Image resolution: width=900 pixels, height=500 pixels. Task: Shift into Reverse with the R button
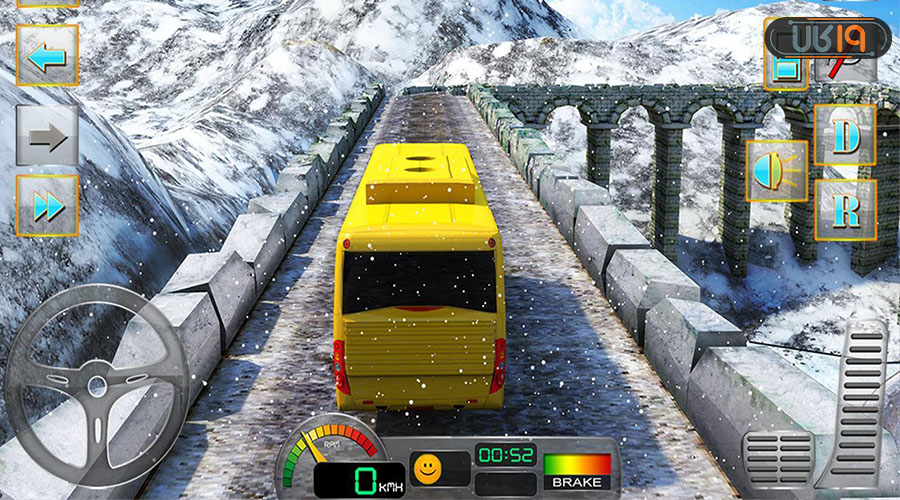coord(845,210)
